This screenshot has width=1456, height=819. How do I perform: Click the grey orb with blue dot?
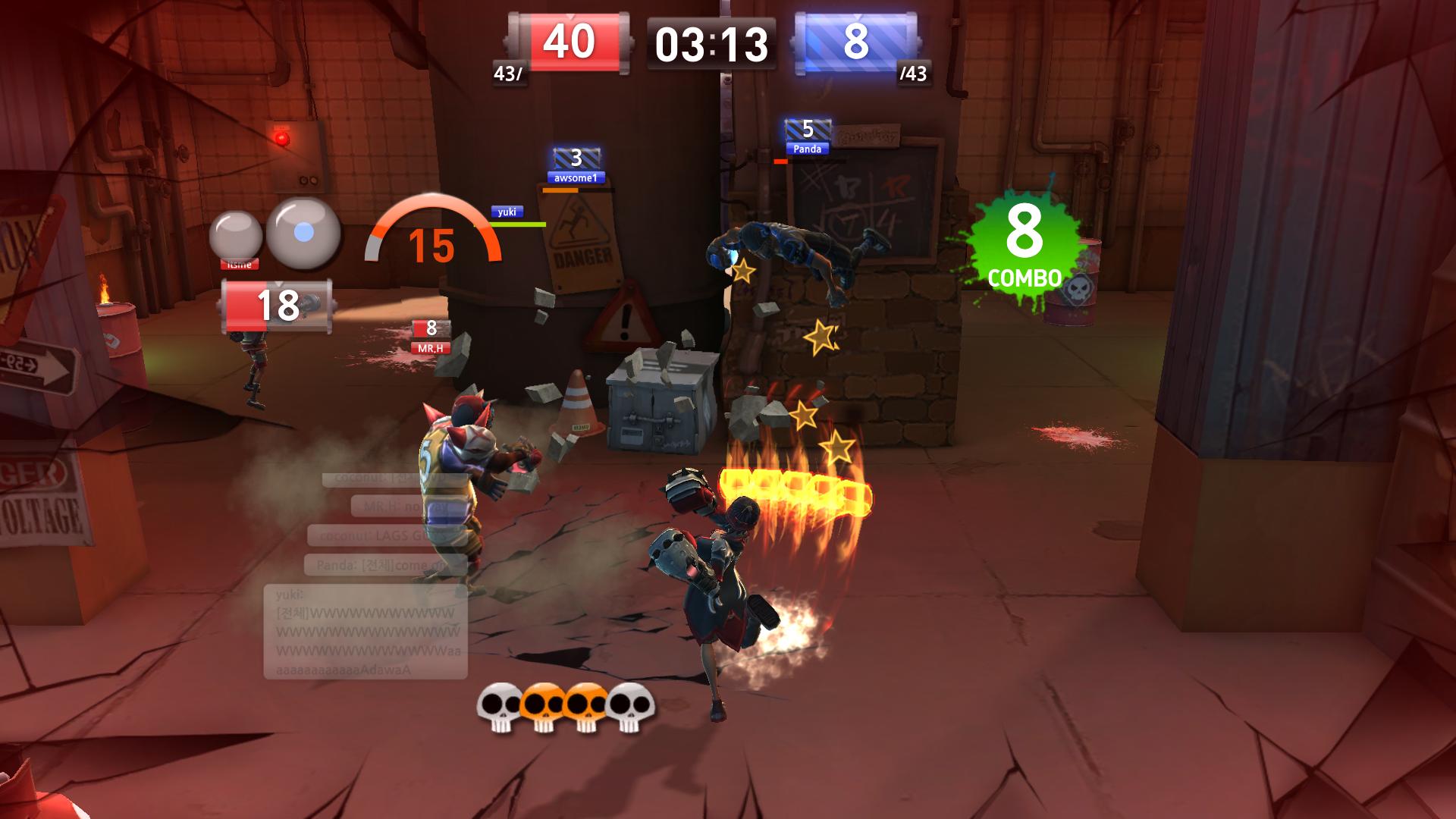303,234
